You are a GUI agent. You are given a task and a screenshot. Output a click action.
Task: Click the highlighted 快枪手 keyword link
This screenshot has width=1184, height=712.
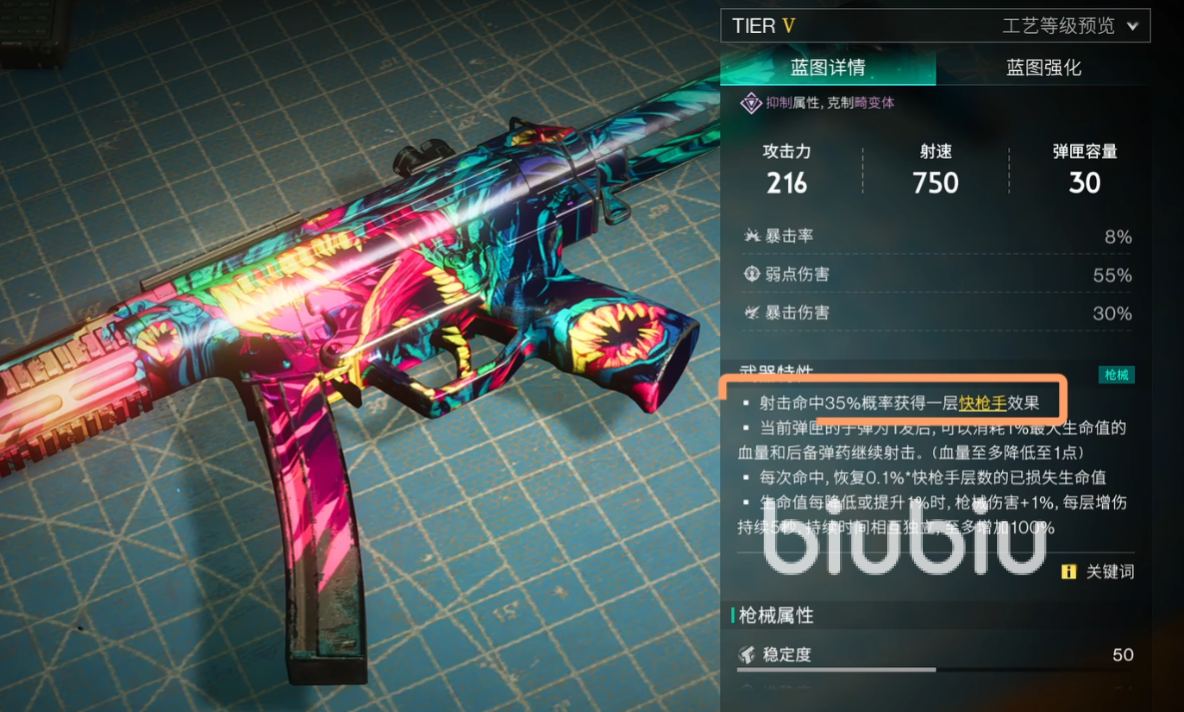pyautogui.click(x=982, y=403)
